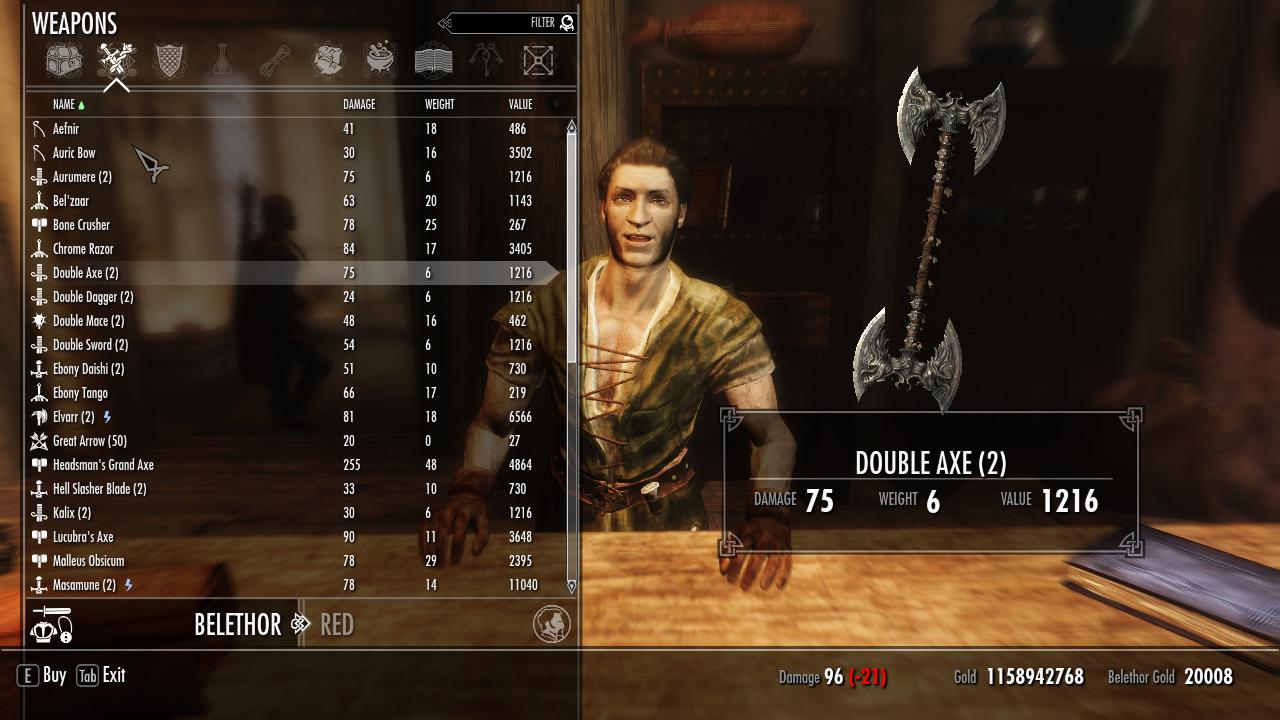Click the scrollbar down arrow
Screen dimensions: 1280x720
click(571, 586)
